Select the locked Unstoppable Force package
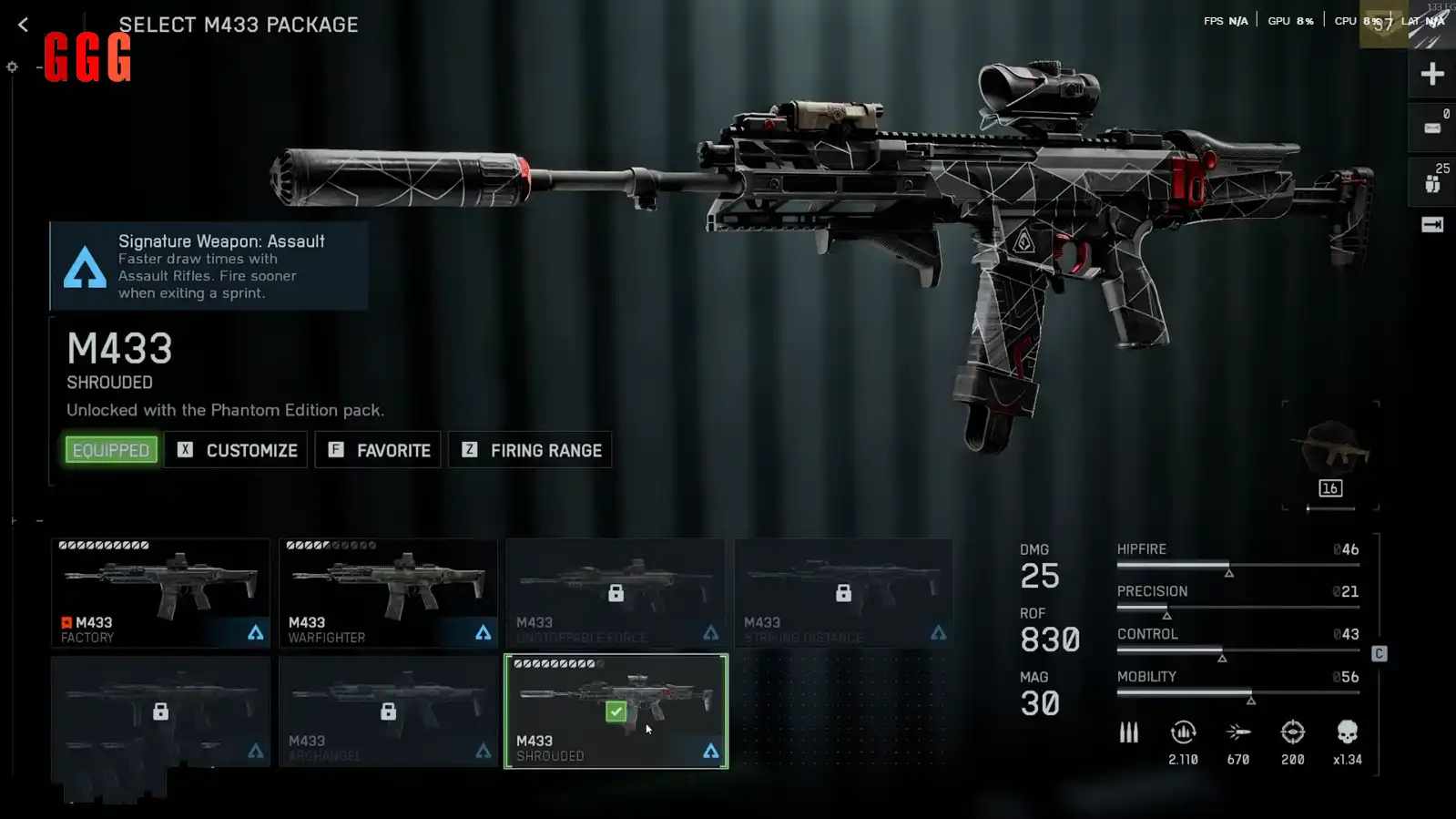 tap(616, 592)
